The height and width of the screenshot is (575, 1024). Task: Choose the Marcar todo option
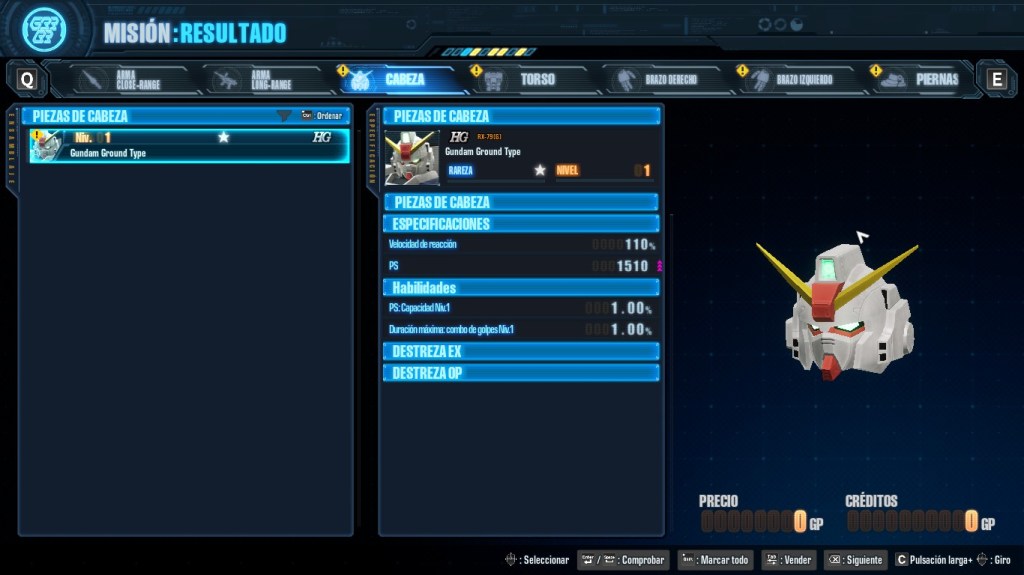click(x=715, y=560)
